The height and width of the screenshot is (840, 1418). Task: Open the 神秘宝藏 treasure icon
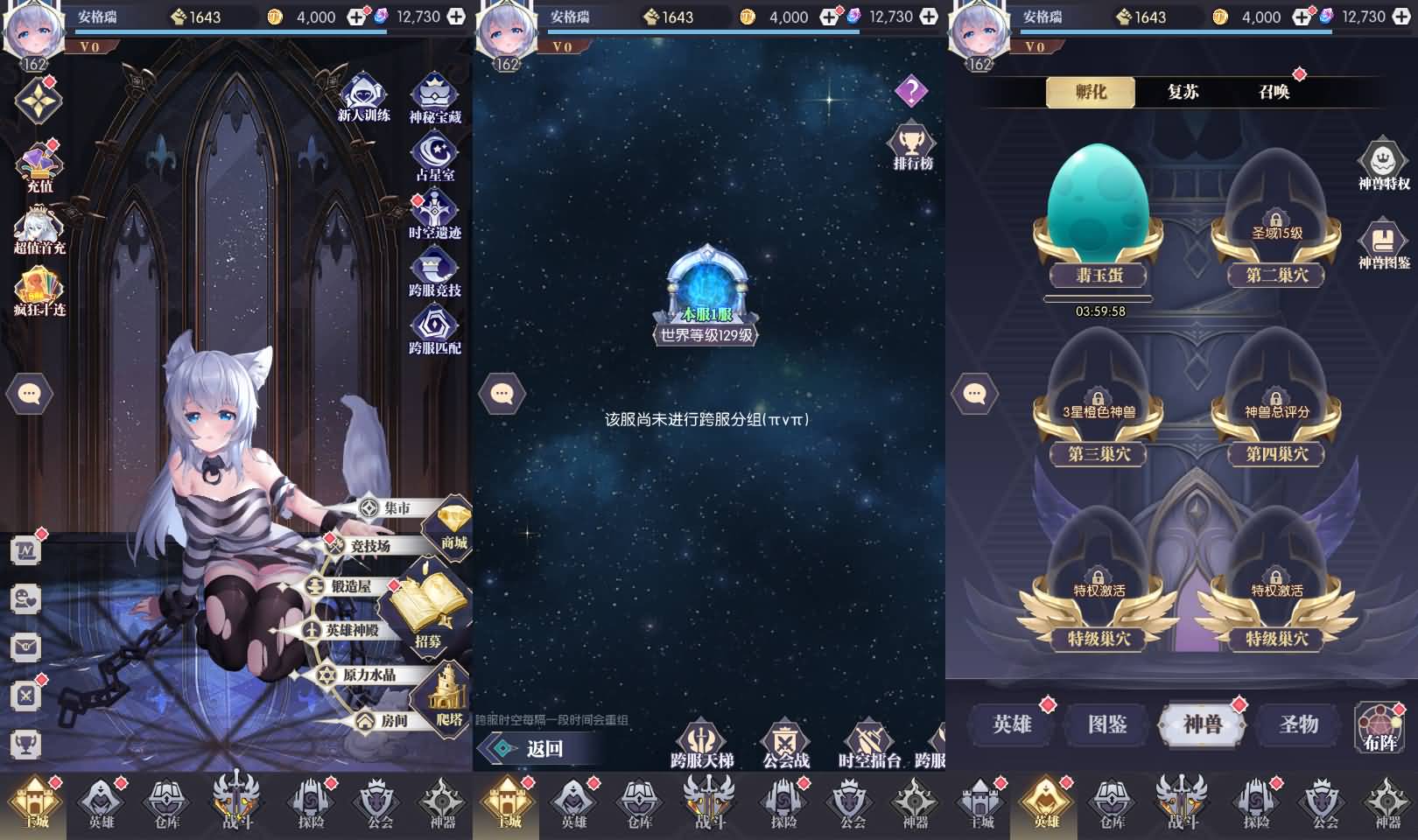click(432, 95)
